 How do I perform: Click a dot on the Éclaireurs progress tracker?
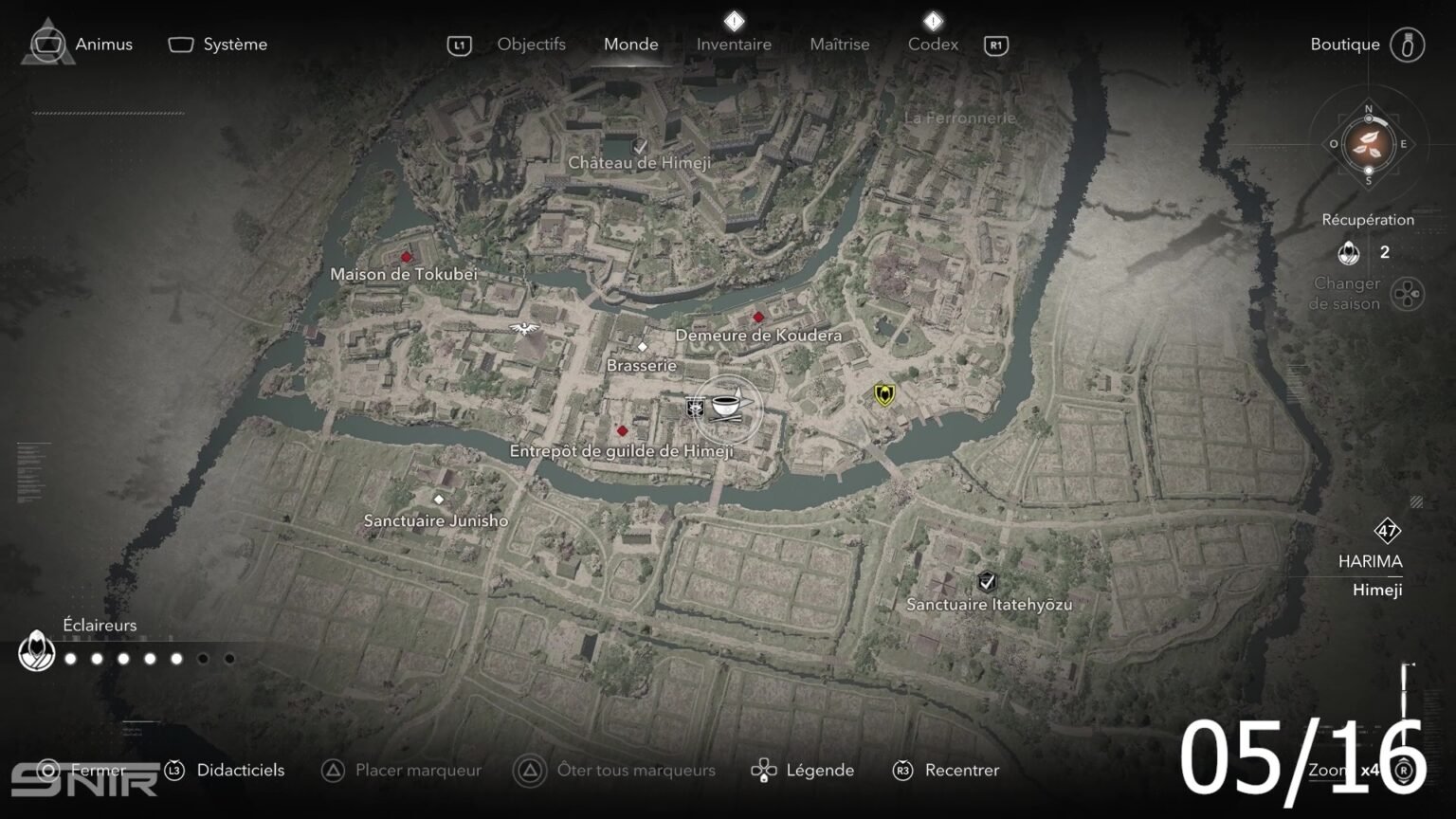pos(122,658)
